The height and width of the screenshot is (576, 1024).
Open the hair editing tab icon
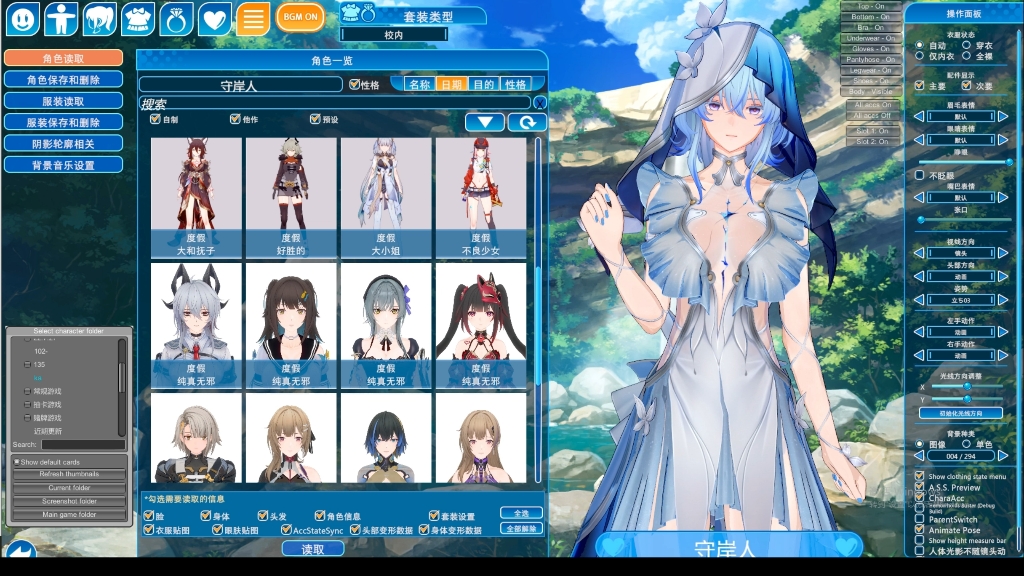[x=99, y=18]
